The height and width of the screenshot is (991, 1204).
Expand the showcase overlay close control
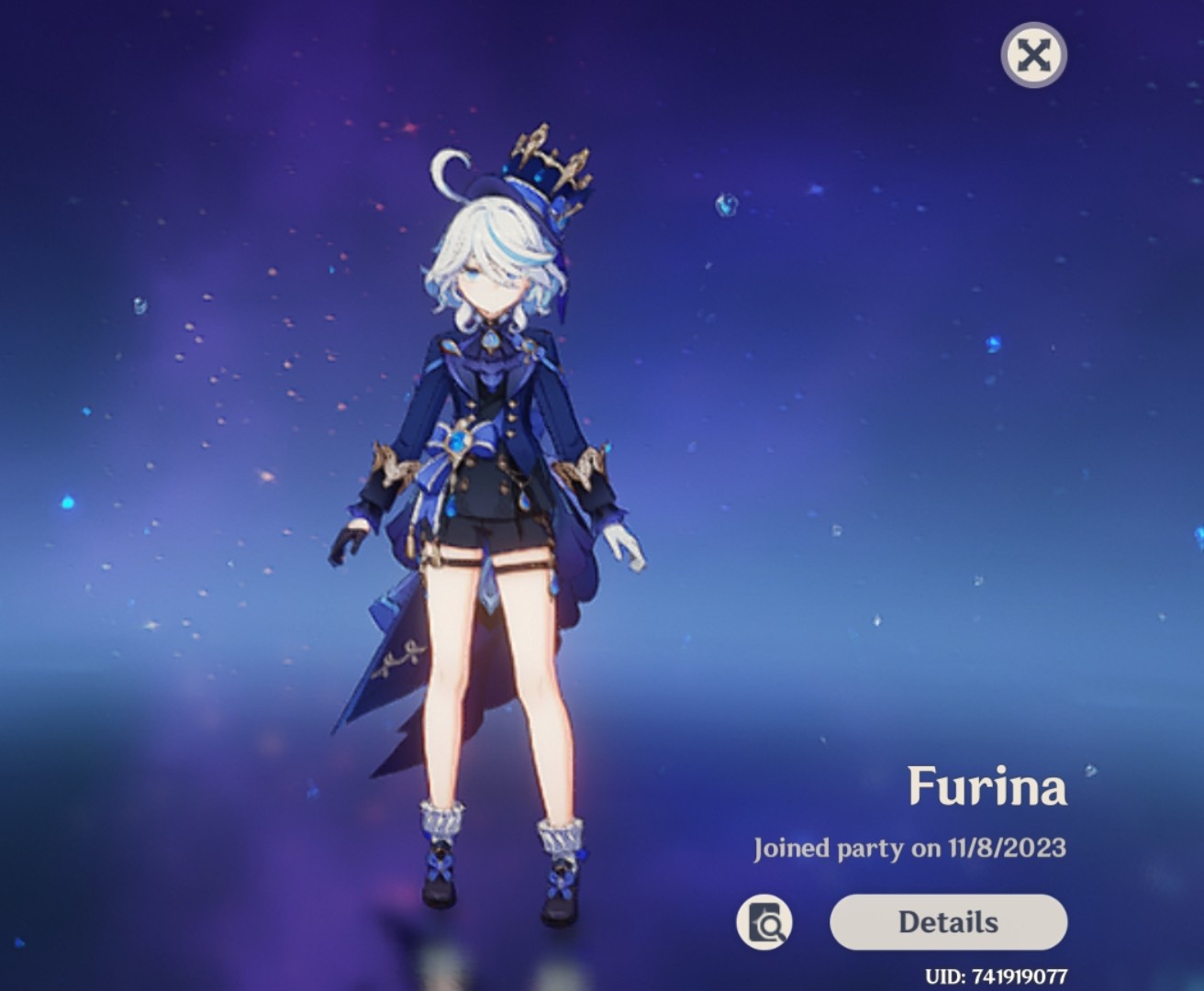[1033, 54]
